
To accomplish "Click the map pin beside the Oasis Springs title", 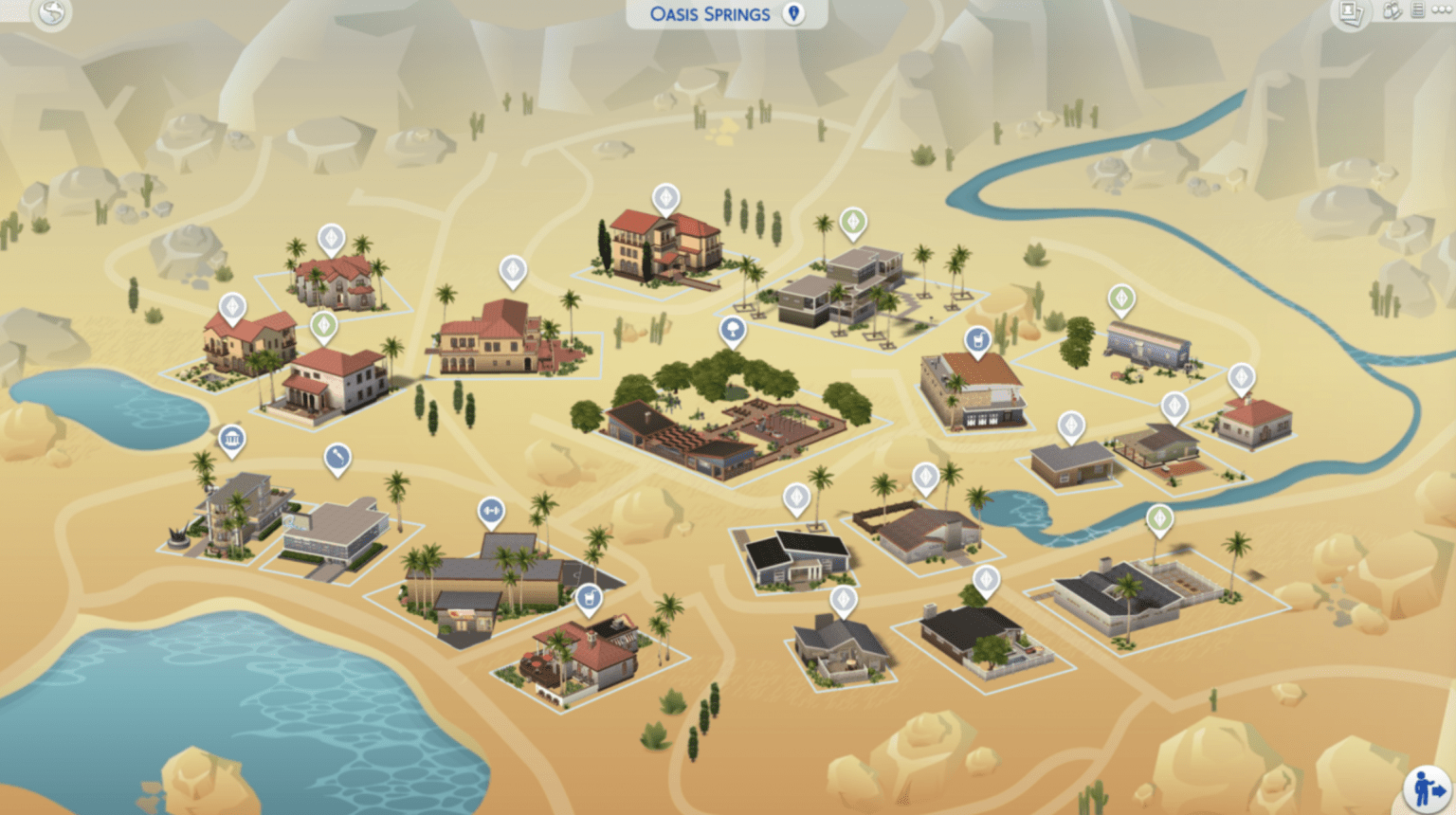I will [x=792, y=13].
